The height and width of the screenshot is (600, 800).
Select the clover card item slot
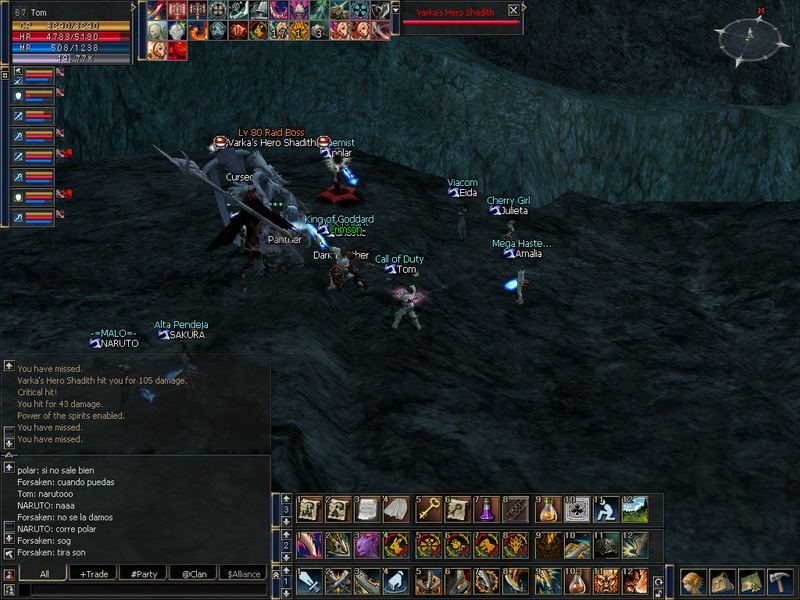(x=576, y=508)
